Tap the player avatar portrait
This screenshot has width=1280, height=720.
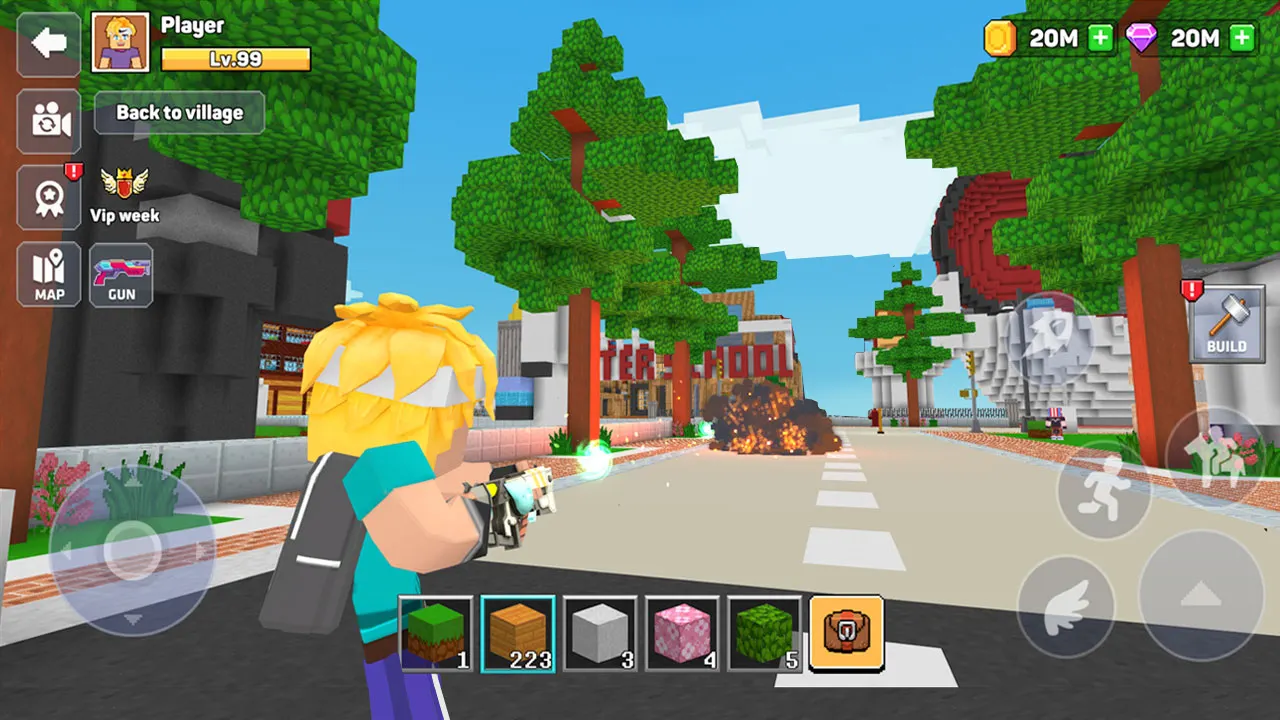pos(120,42)
